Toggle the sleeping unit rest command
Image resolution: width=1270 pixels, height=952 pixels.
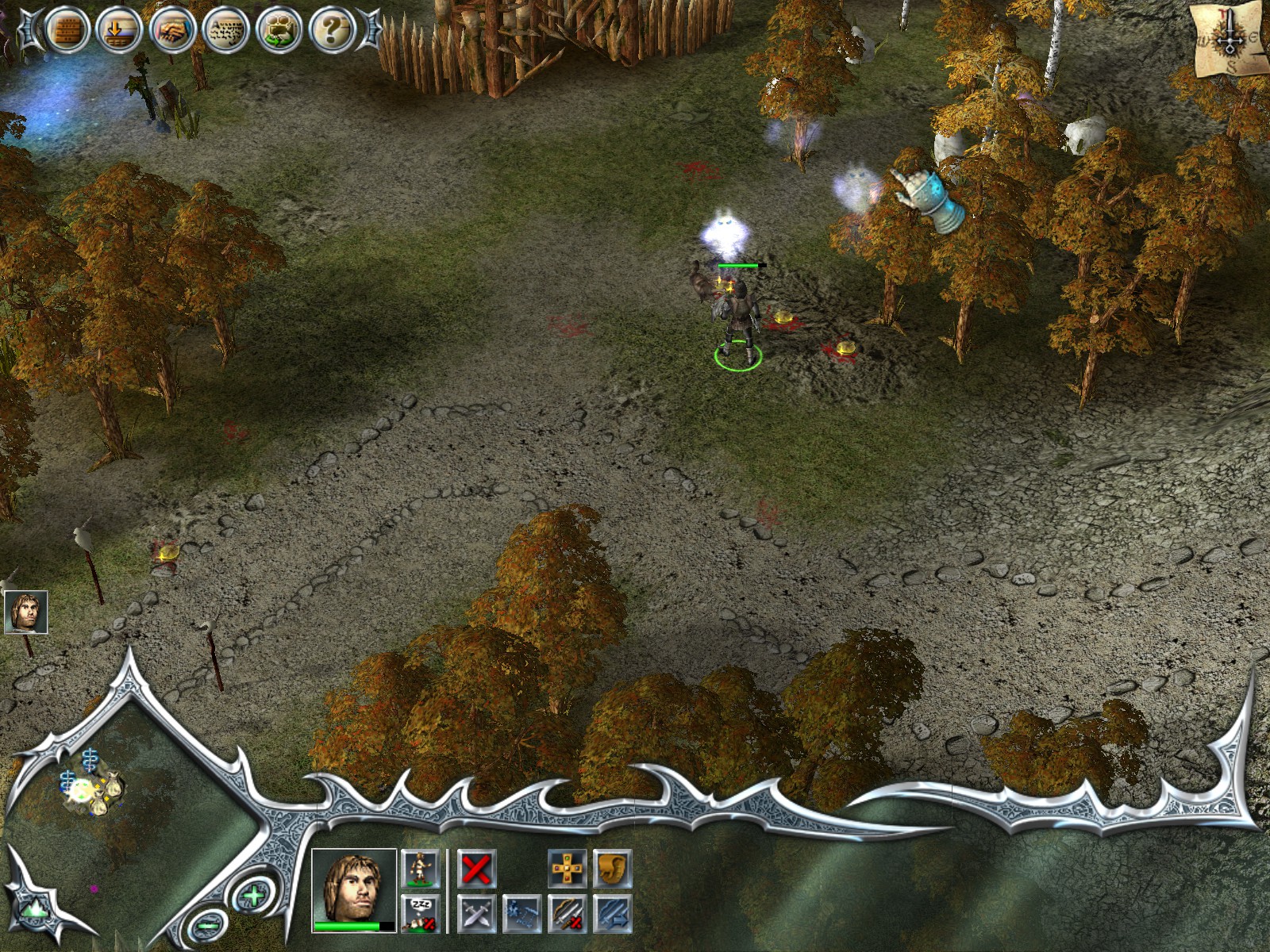pos(420,913)
